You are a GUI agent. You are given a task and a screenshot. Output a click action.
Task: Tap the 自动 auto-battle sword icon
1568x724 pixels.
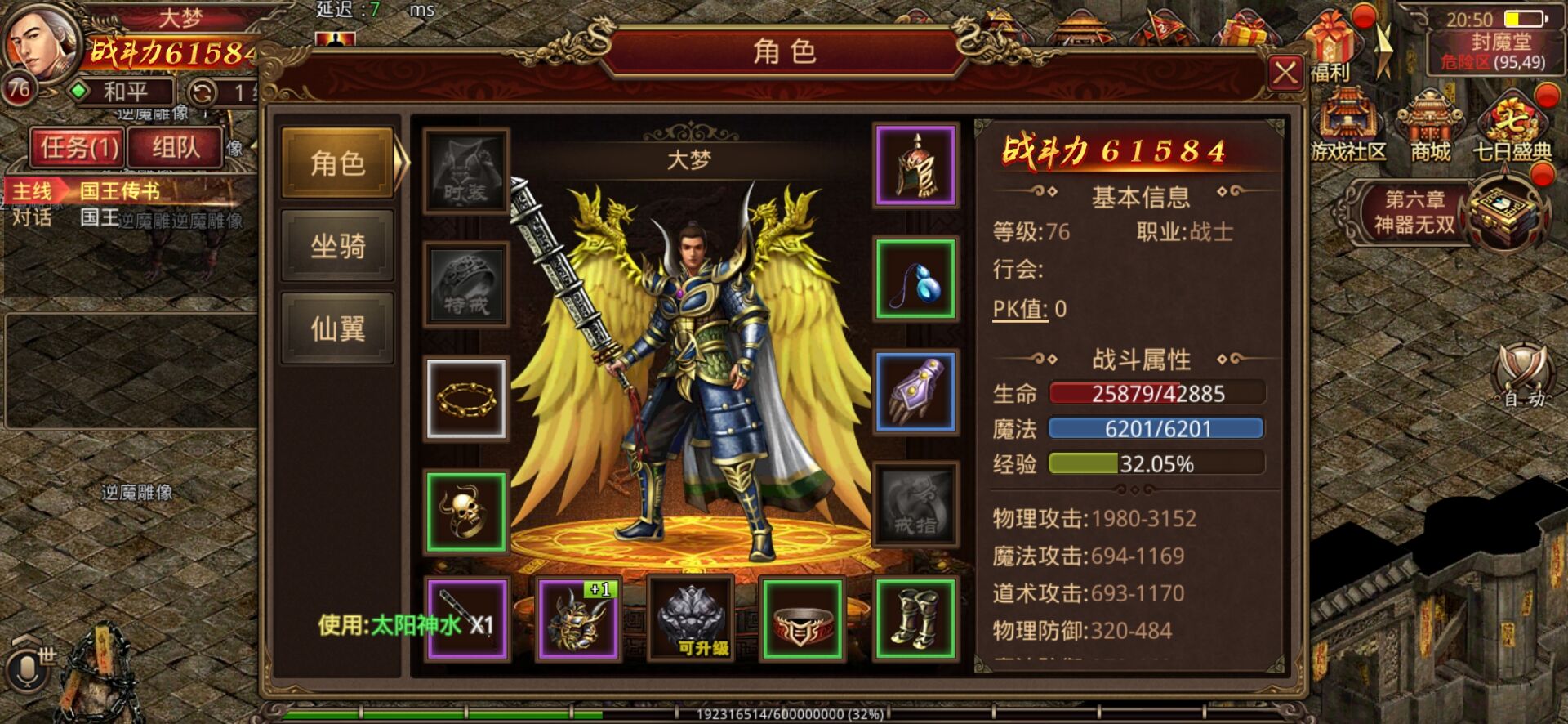(x=1519, y=384)
